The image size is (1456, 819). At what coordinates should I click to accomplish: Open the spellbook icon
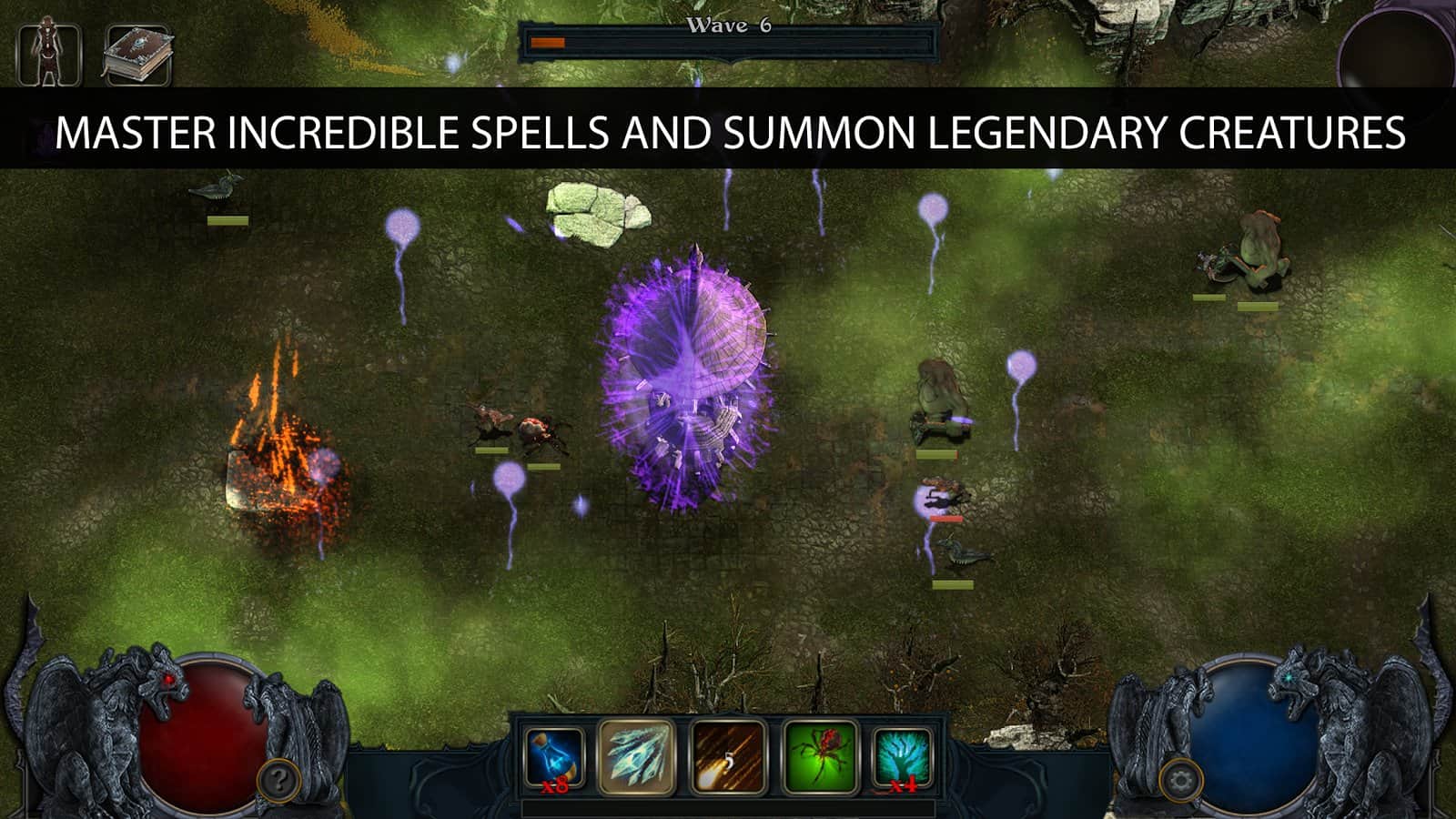click(x=138, y=53)
